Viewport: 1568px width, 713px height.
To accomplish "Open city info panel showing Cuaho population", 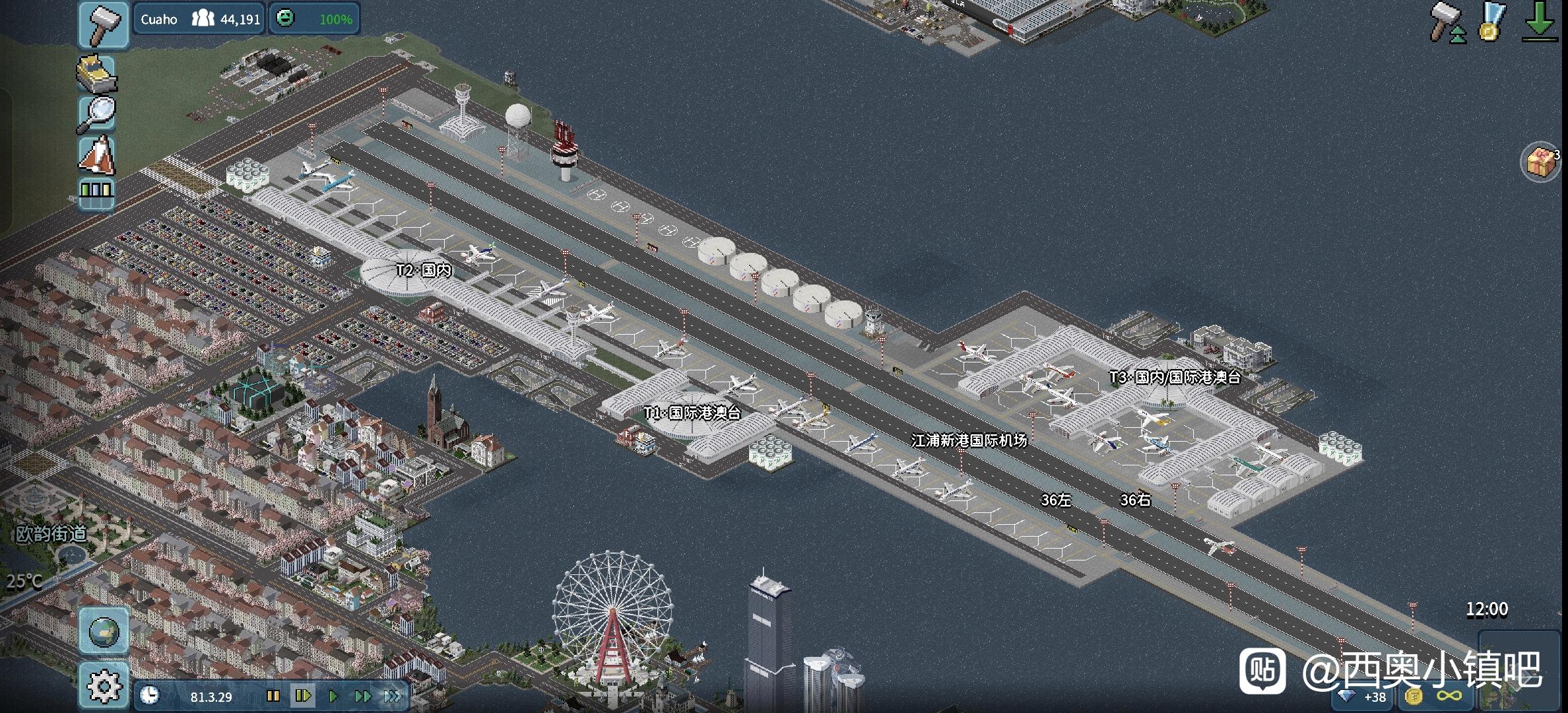I will point(199,19).
